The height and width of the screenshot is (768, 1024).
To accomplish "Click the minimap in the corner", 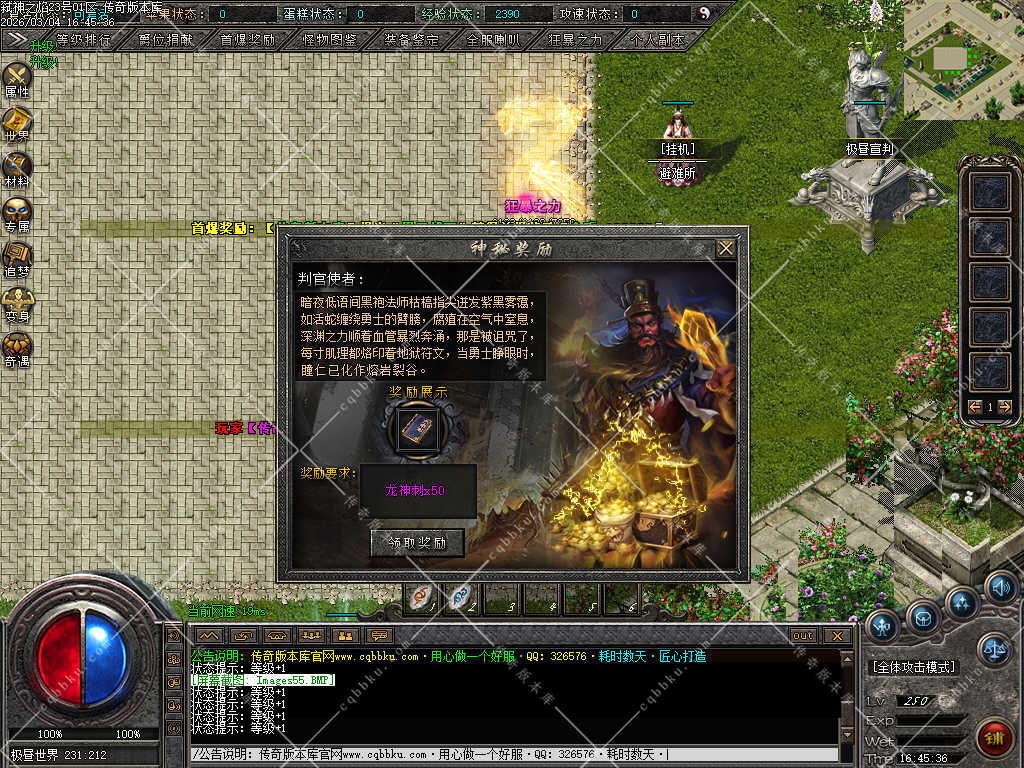I will [x=963, y=58].
